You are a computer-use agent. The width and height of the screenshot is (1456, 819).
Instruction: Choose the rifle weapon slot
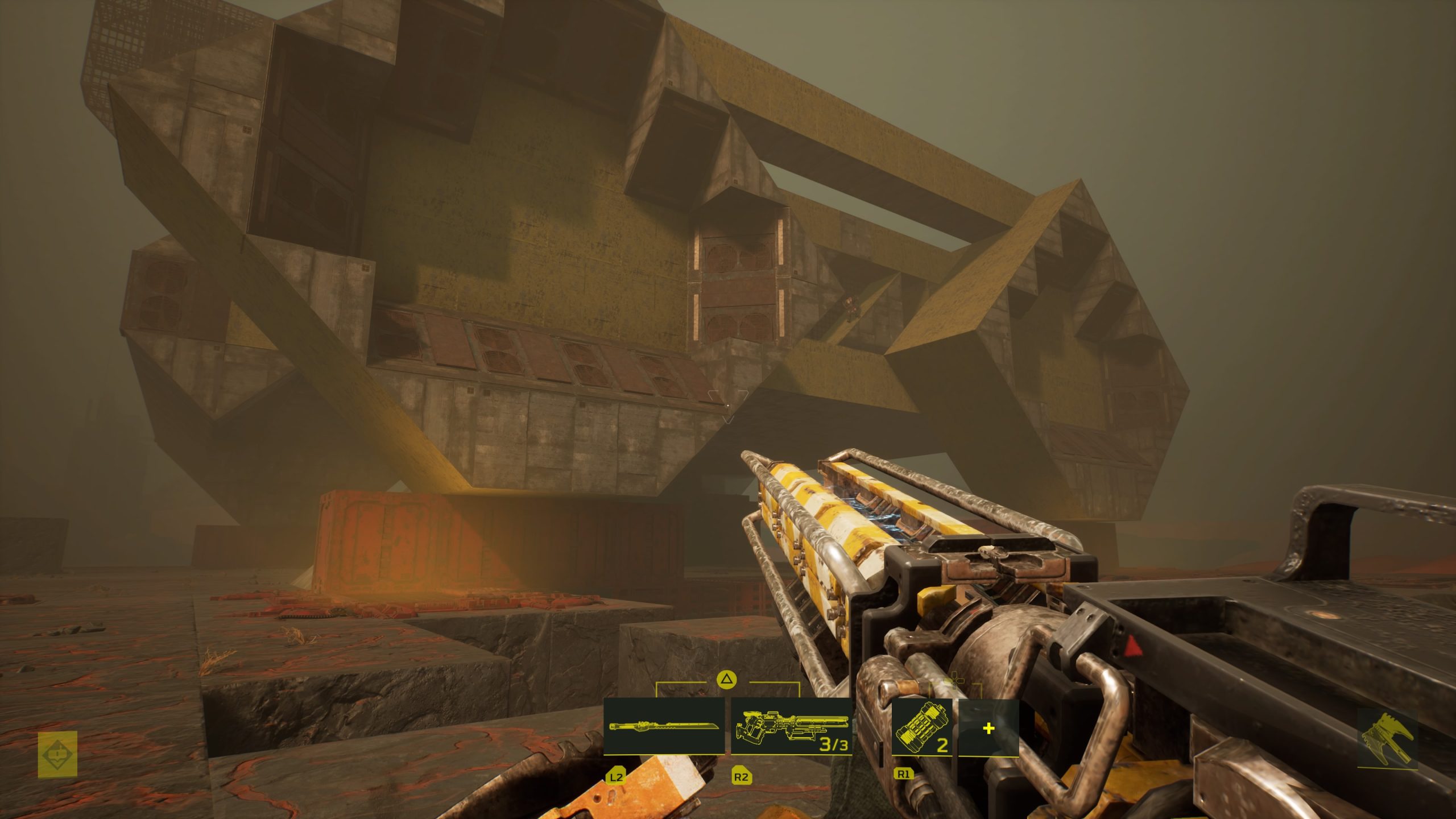pos(791,727)
